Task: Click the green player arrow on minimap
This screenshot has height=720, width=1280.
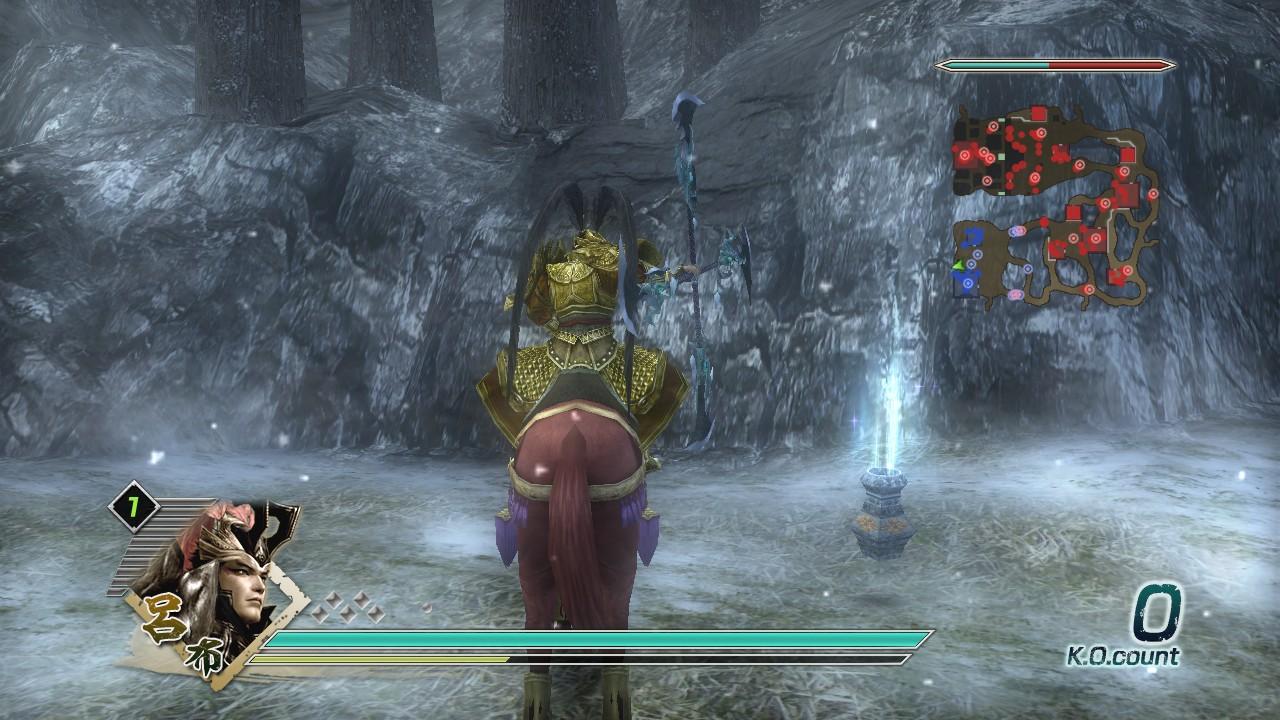Action: pos(958,265)
